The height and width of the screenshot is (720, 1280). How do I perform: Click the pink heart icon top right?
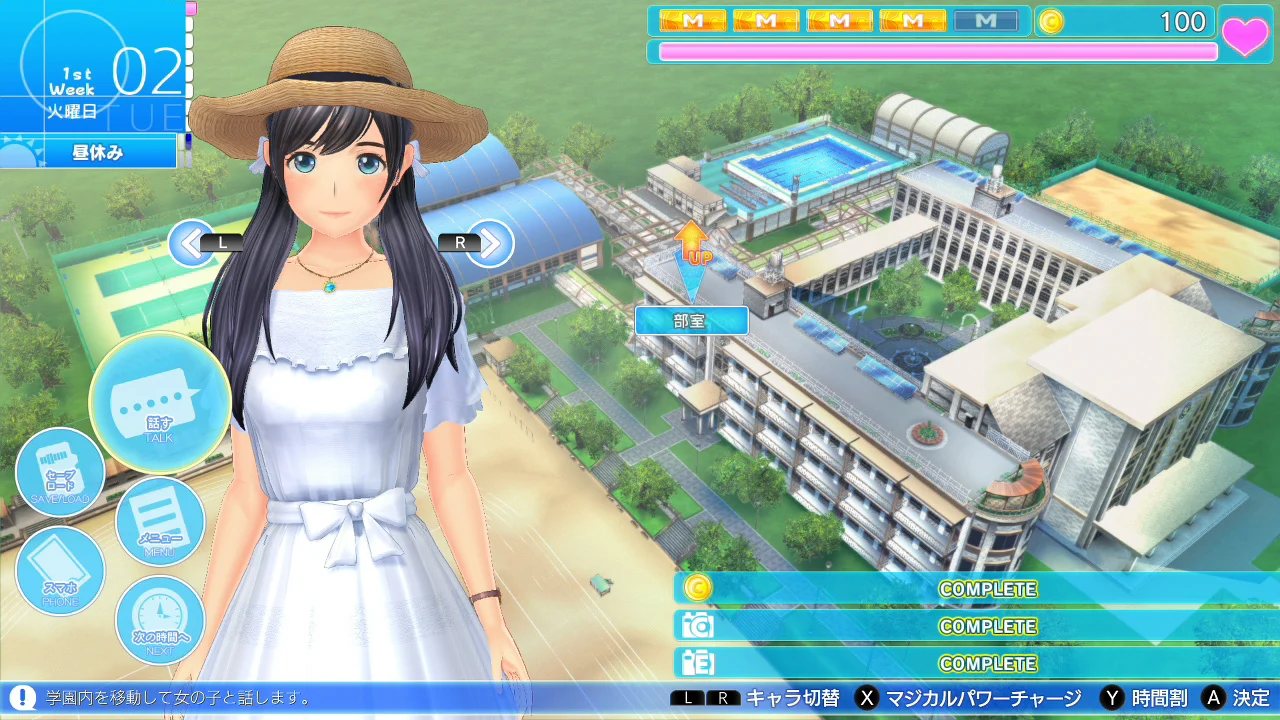click(1246, 33)
